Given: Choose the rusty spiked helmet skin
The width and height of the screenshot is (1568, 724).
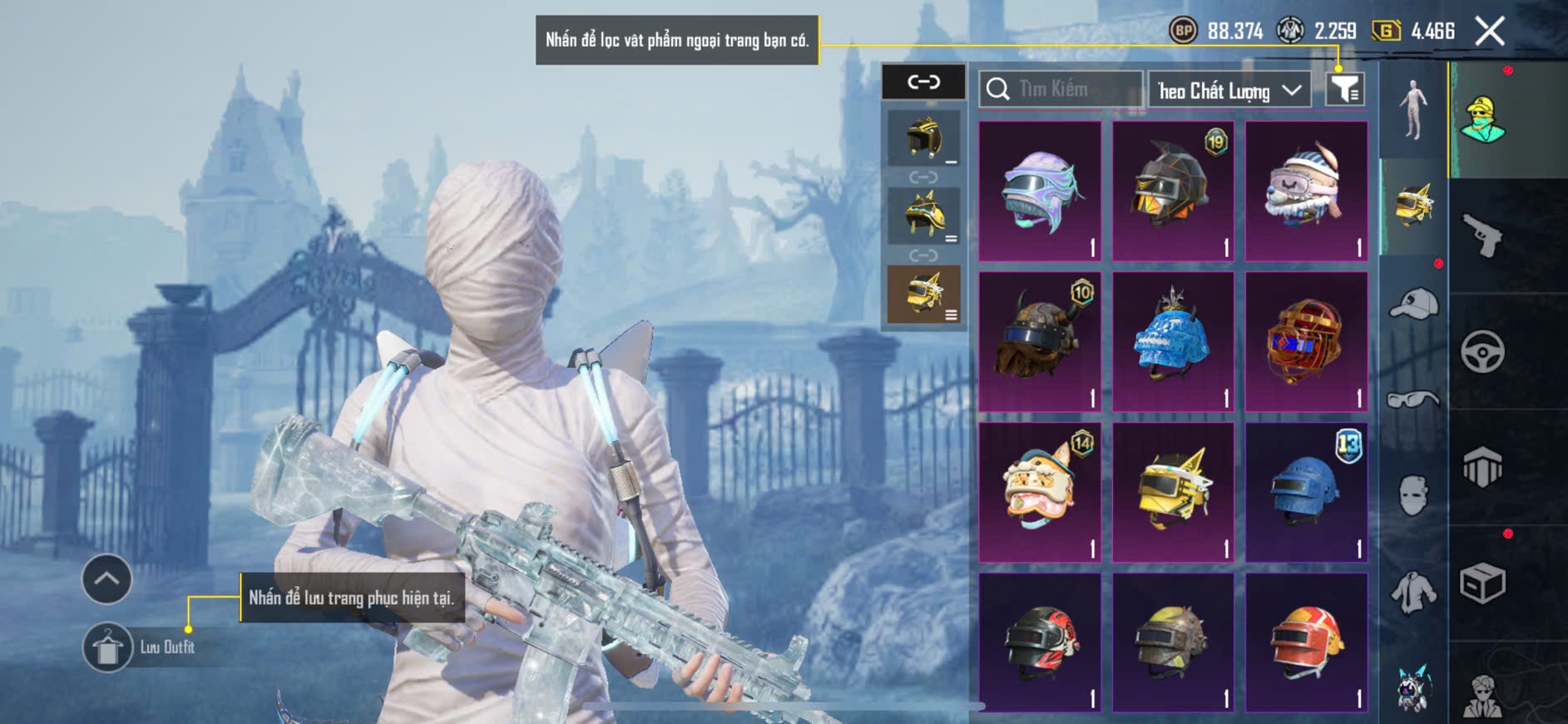Looking at the screenshot, I should (x=1173, y=642).
